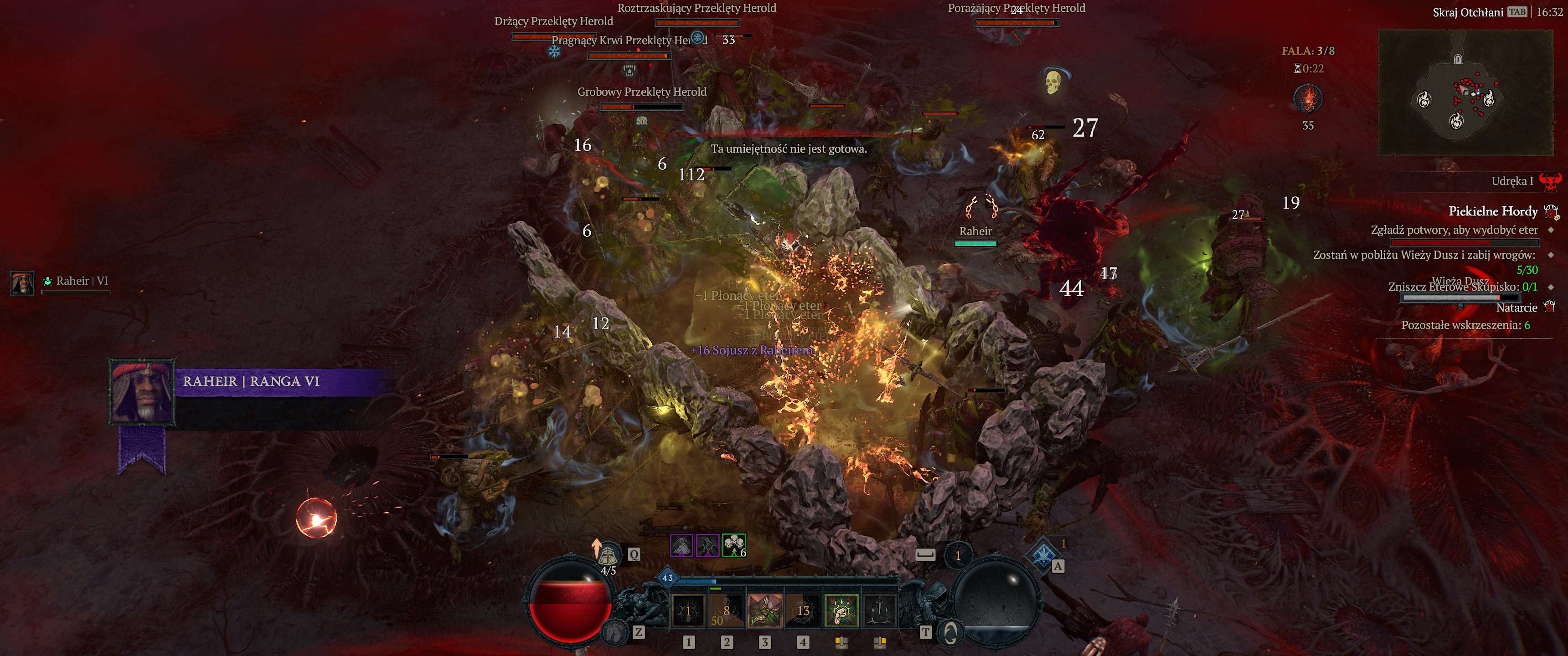Use the sword with thorns skill

point(880,611)
